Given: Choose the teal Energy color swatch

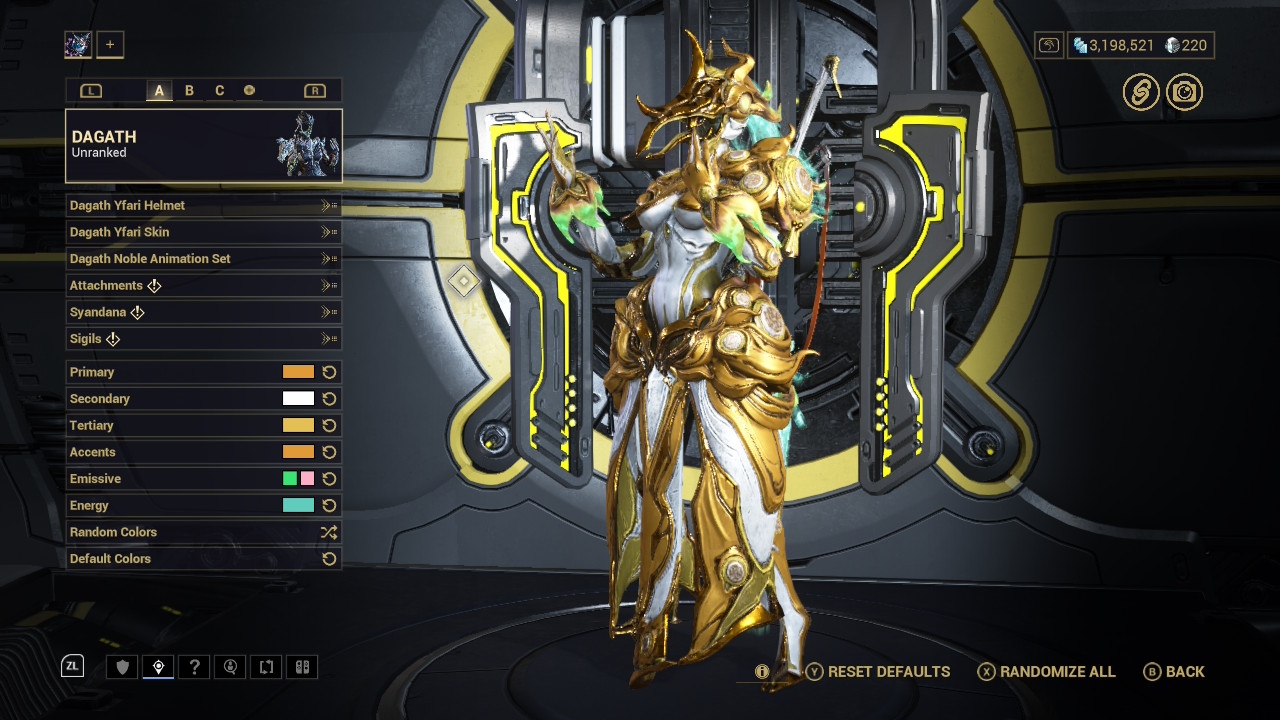Looking at the screenshot, I should (298, 506).
